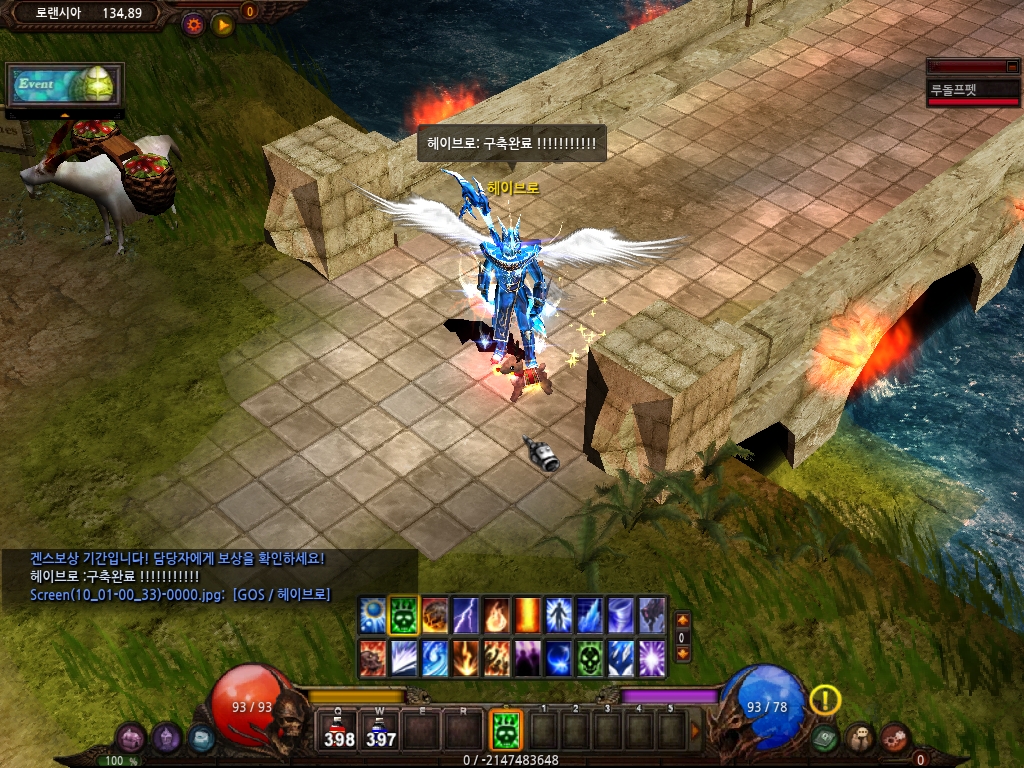The image size is (1024, 768).
Task: Use the blue mana potion slot
Action: coord(380,731)
